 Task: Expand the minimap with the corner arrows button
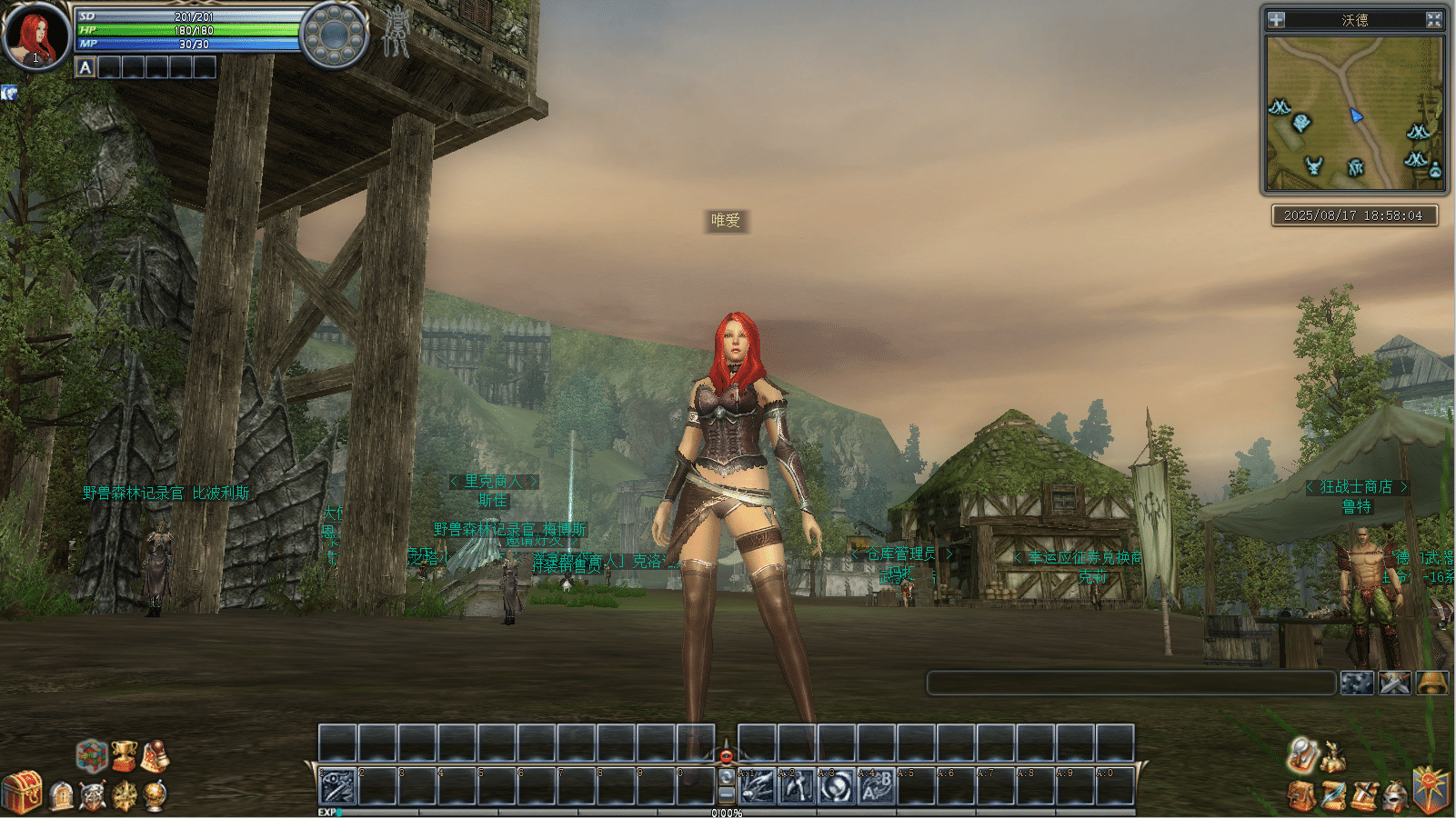(x=1433, y=19)
